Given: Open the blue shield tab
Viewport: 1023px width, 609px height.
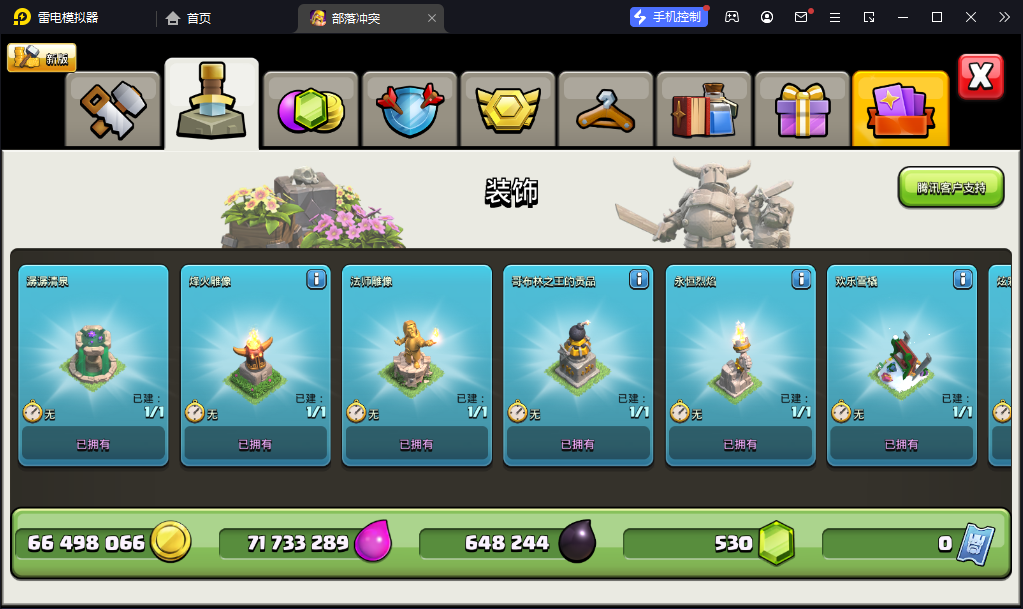Looking at the screenshot, I should [x=409, y=110].
